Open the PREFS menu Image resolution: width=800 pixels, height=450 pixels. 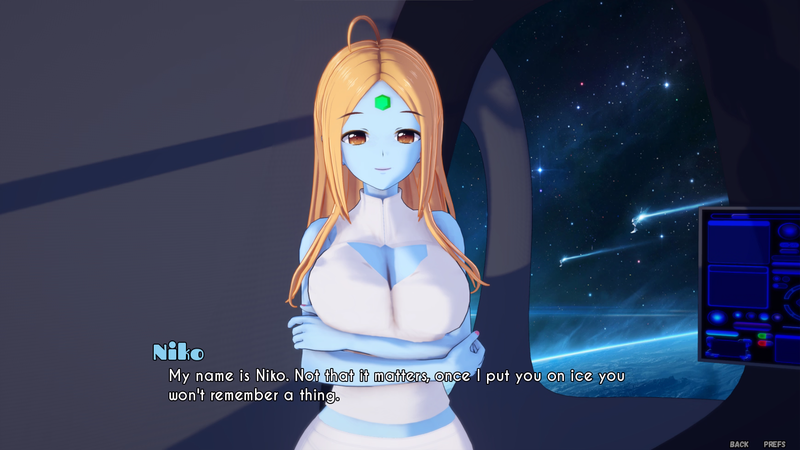point(774,443)
